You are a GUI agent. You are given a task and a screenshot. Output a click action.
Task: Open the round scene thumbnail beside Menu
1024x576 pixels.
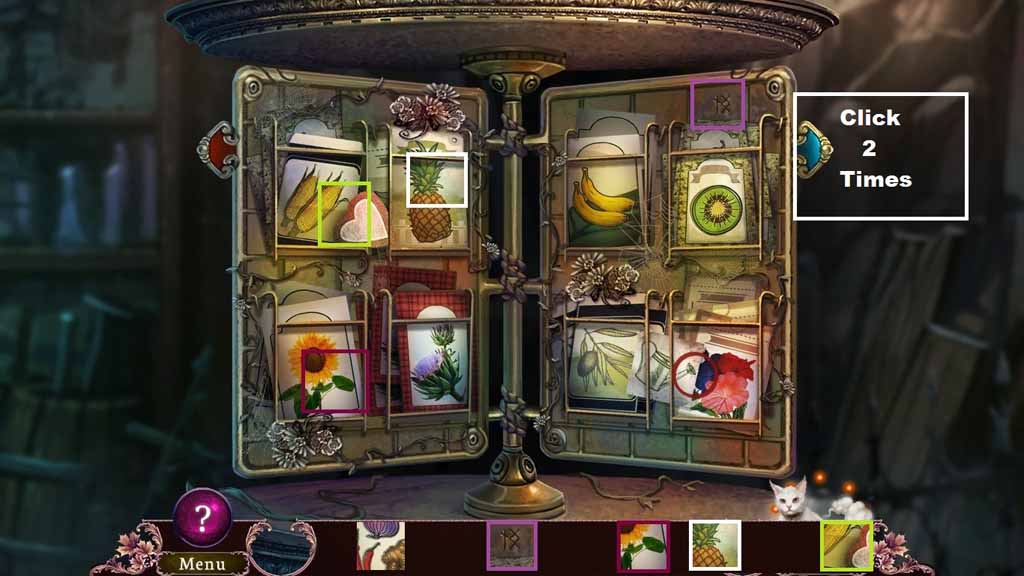pos(281,548)
